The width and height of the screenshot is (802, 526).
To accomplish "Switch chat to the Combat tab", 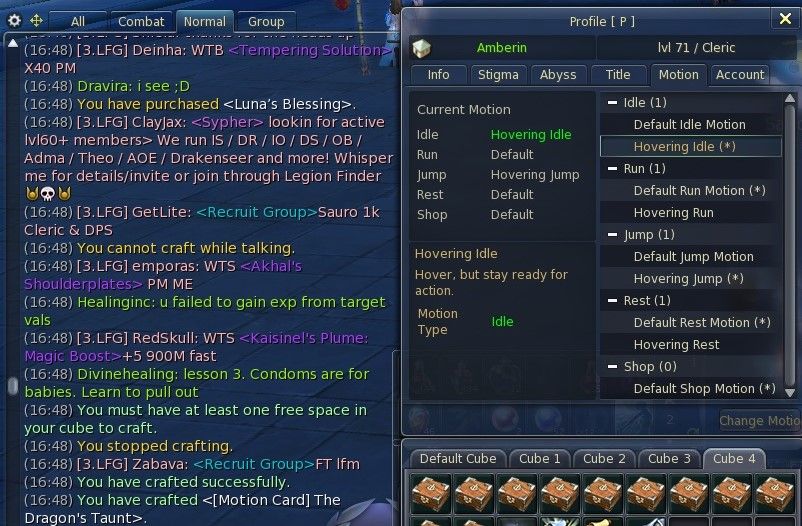I will pyautogui.click(x=141, y=21).
